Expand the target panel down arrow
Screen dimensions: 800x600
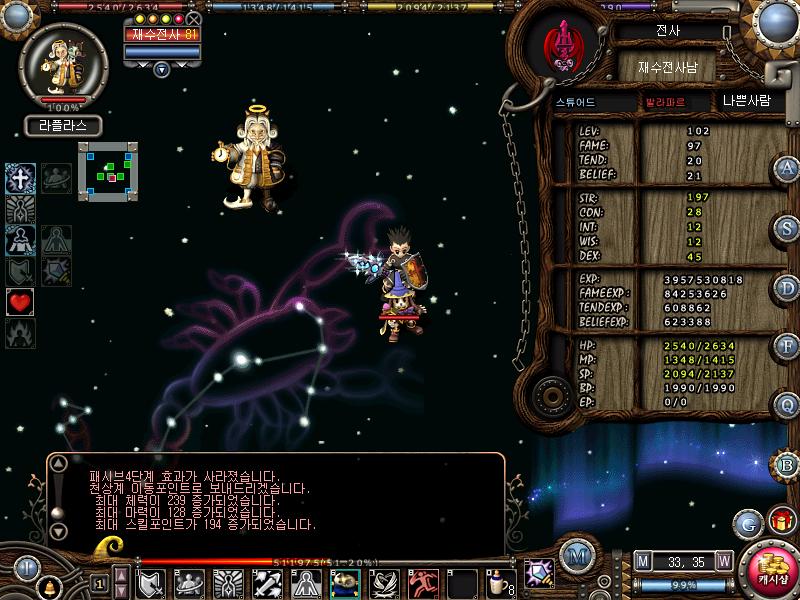[161, 69]
